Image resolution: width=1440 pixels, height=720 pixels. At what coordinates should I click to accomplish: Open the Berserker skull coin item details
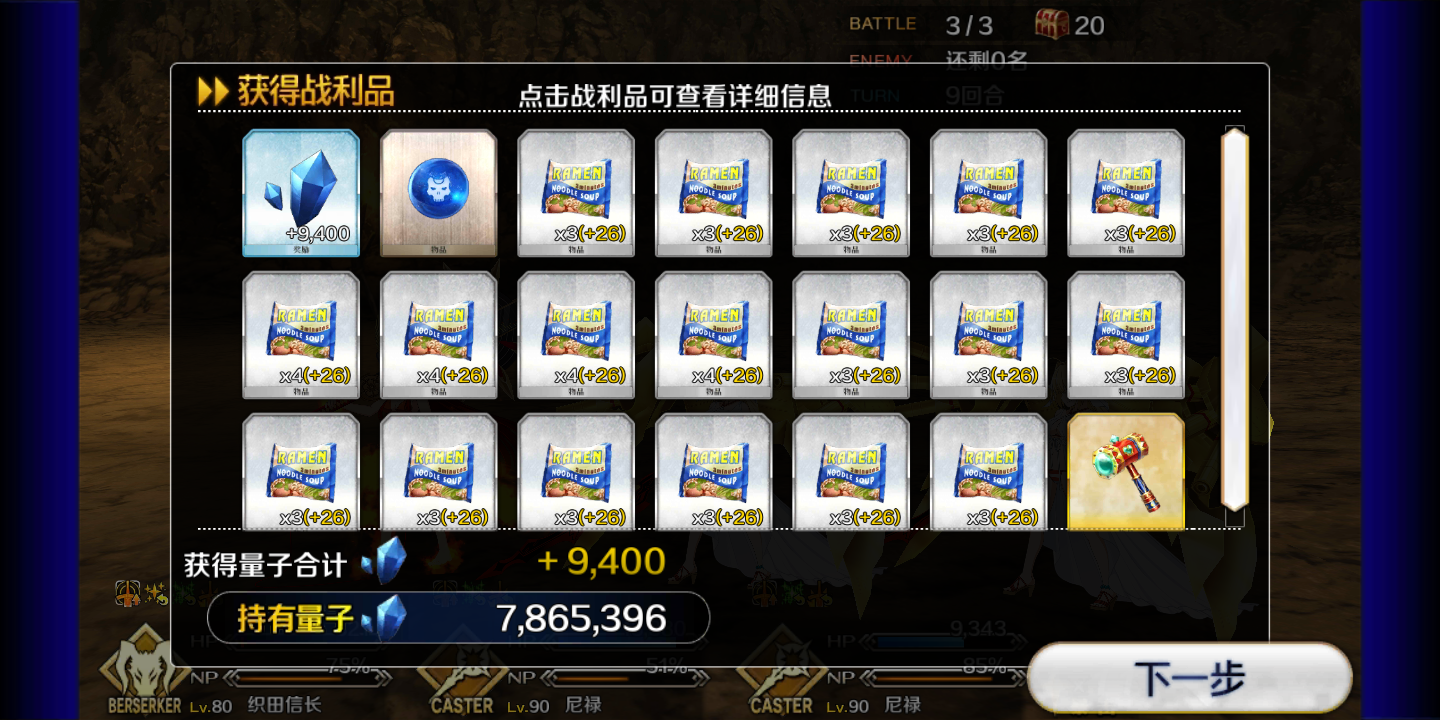click(438, 192)
